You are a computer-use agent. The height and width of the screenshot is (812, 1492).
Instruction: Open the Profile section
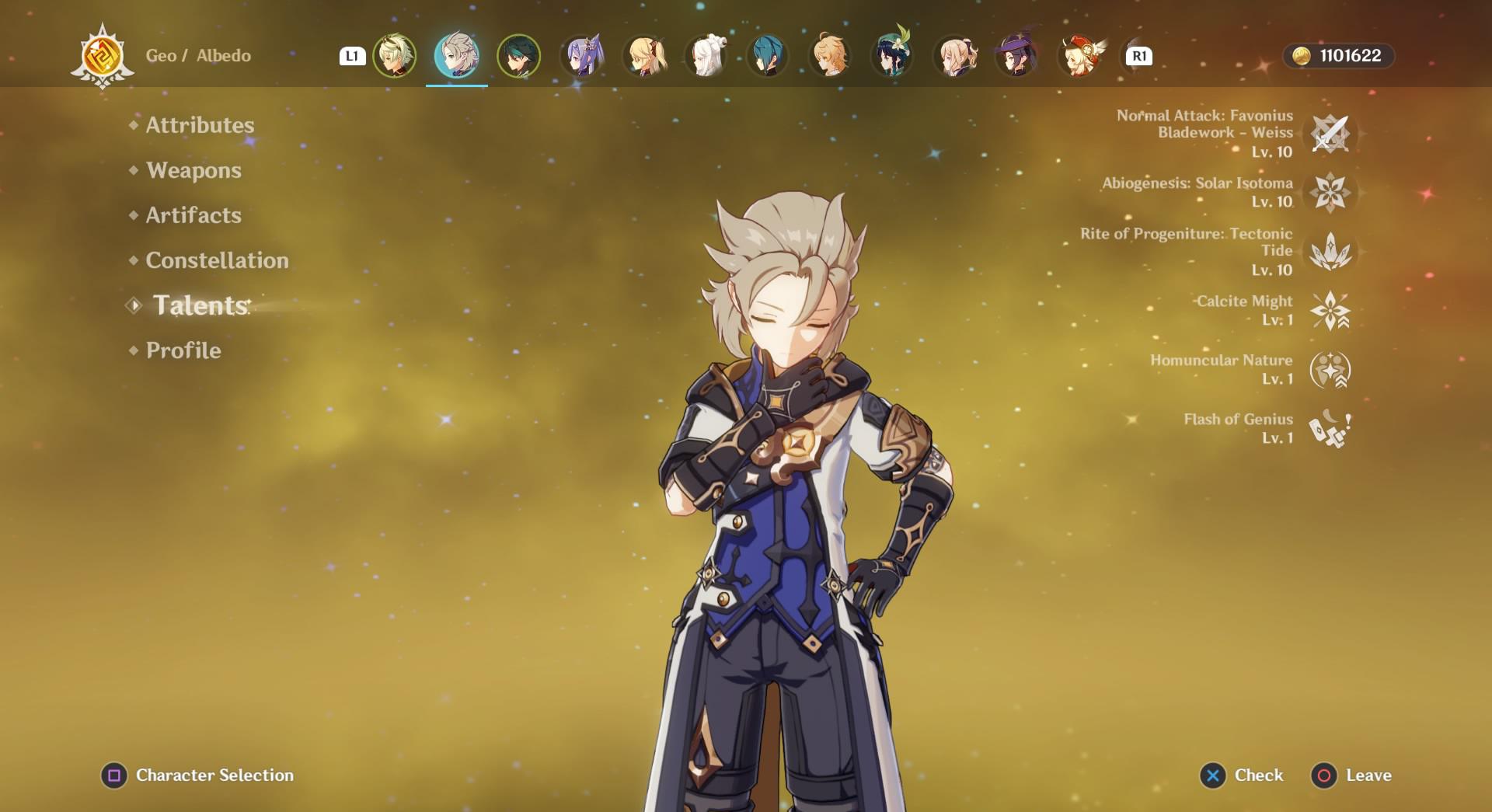[x=182, y=350]
